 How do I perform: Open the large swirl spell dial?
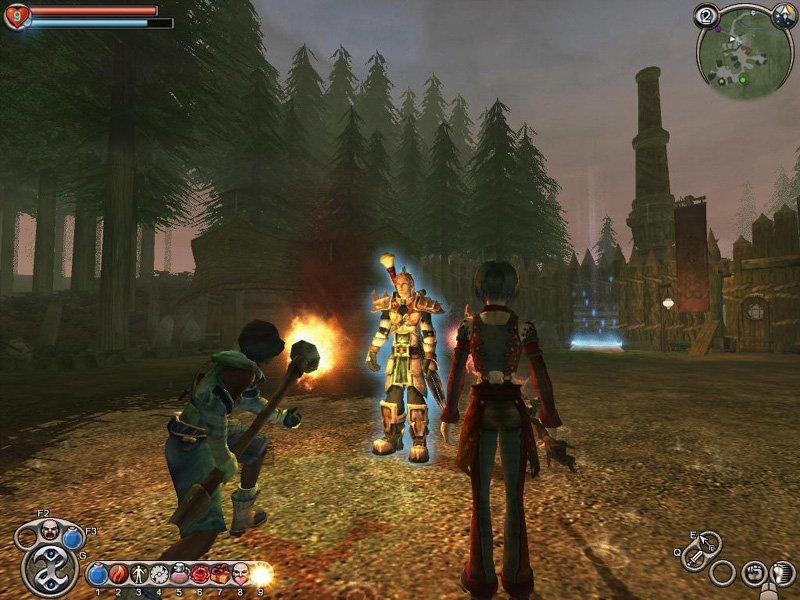[48, 572]
